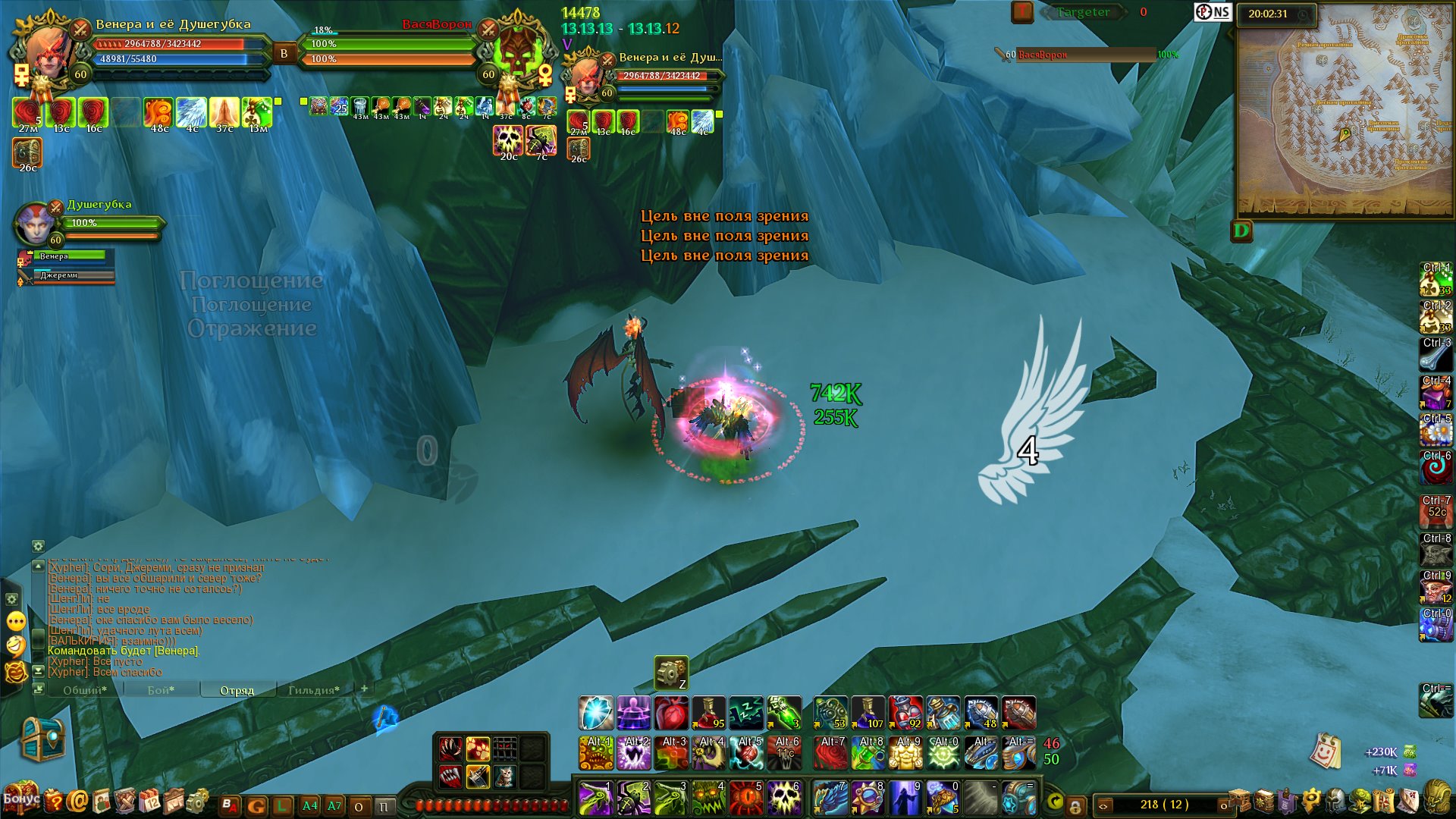Viewport: 1456px width, 819px height.
Task: Add a new chat tab
Action: 365,689
